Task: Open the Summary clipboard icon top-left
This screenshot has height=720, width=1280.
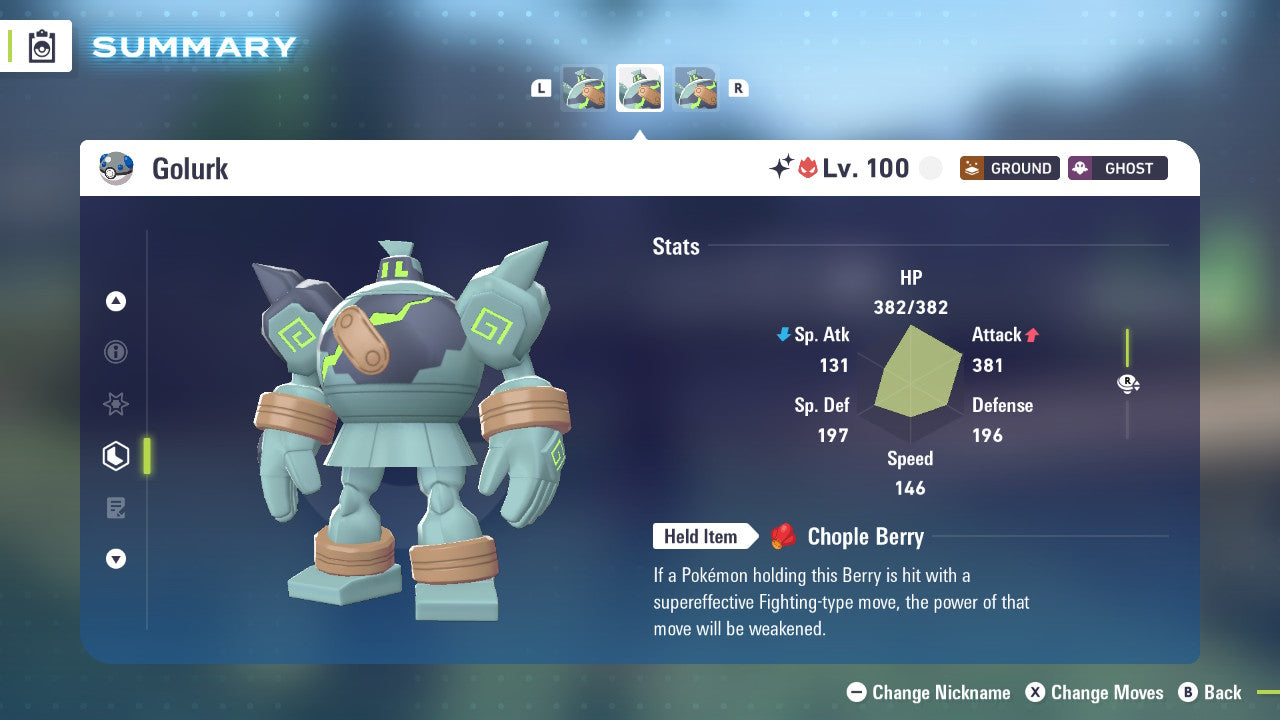Action: [x=40, y=46]
